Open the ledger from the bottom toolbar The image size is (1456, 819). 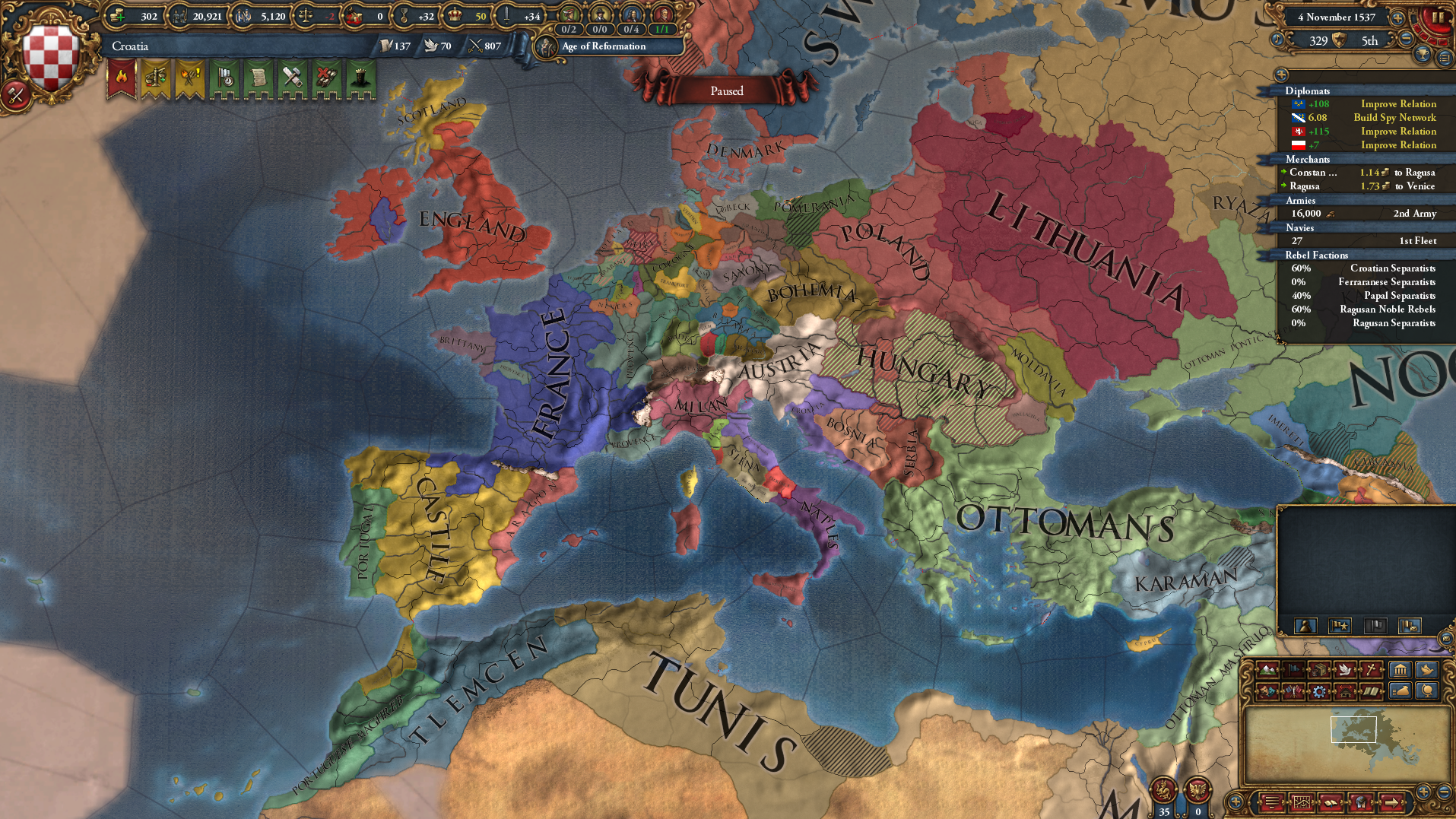coord(1302,803)
